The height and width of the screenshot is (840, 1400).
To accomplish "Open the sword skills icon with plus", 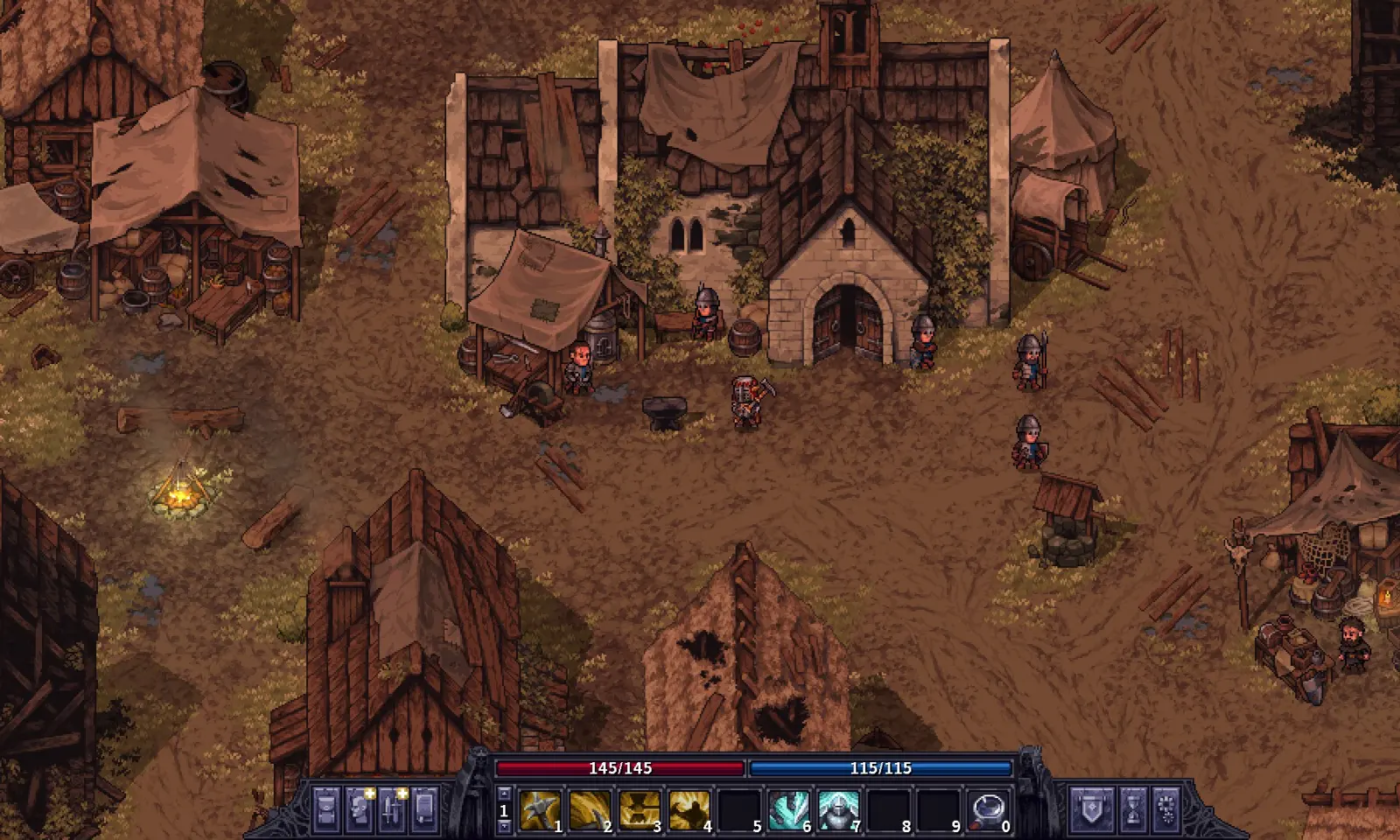I will coord(392,809).
